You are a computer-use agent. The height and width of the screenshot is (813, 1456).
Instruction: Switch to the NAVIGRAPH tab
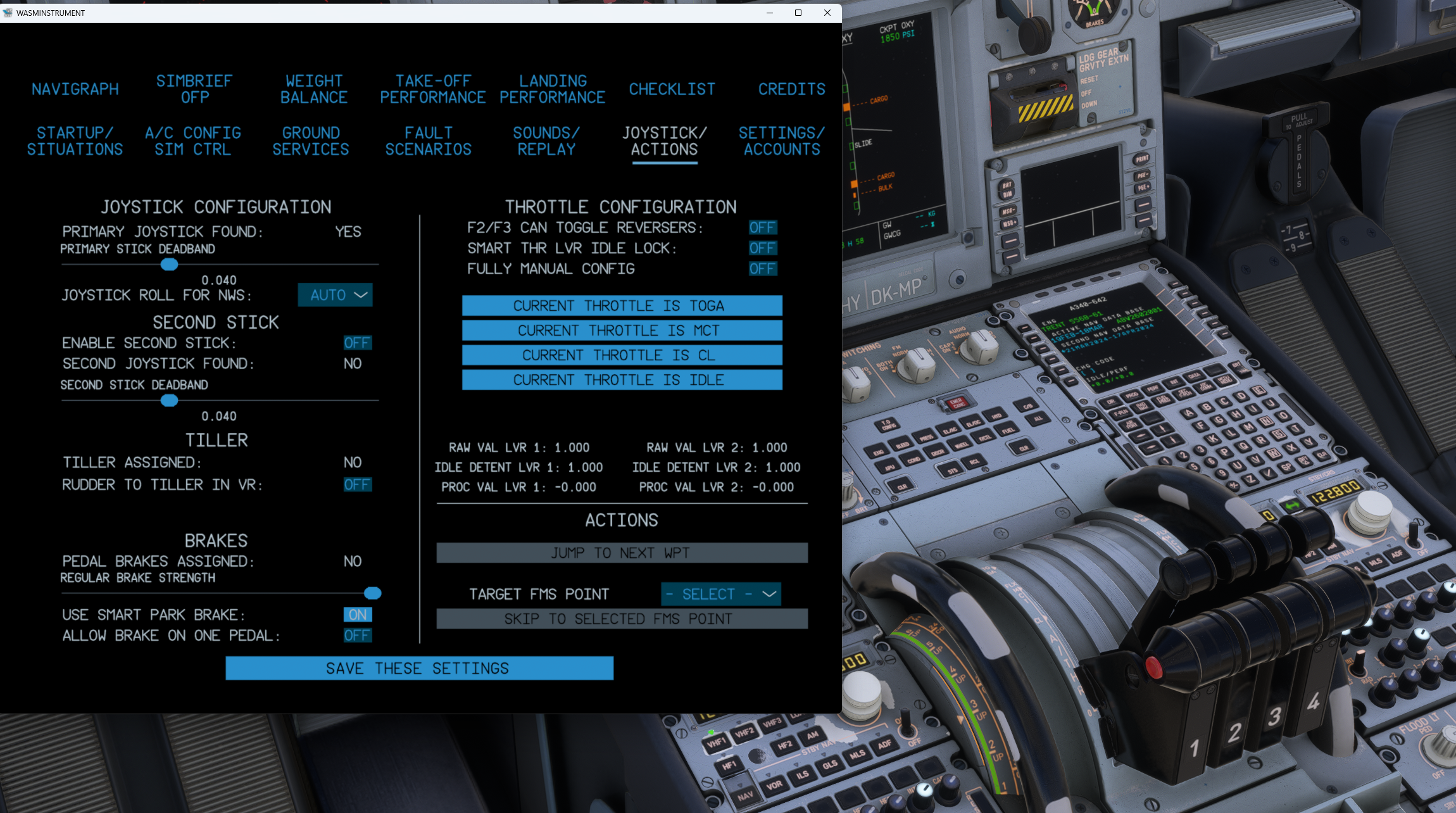point(75,89)
